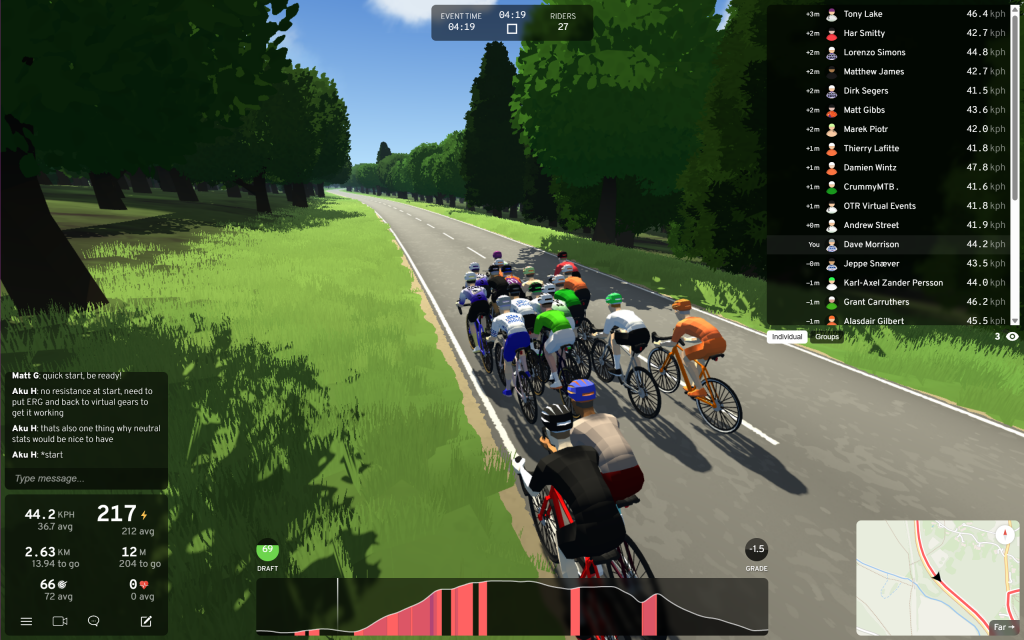Click the rider list scroll-down arrow

(1016, 320)
